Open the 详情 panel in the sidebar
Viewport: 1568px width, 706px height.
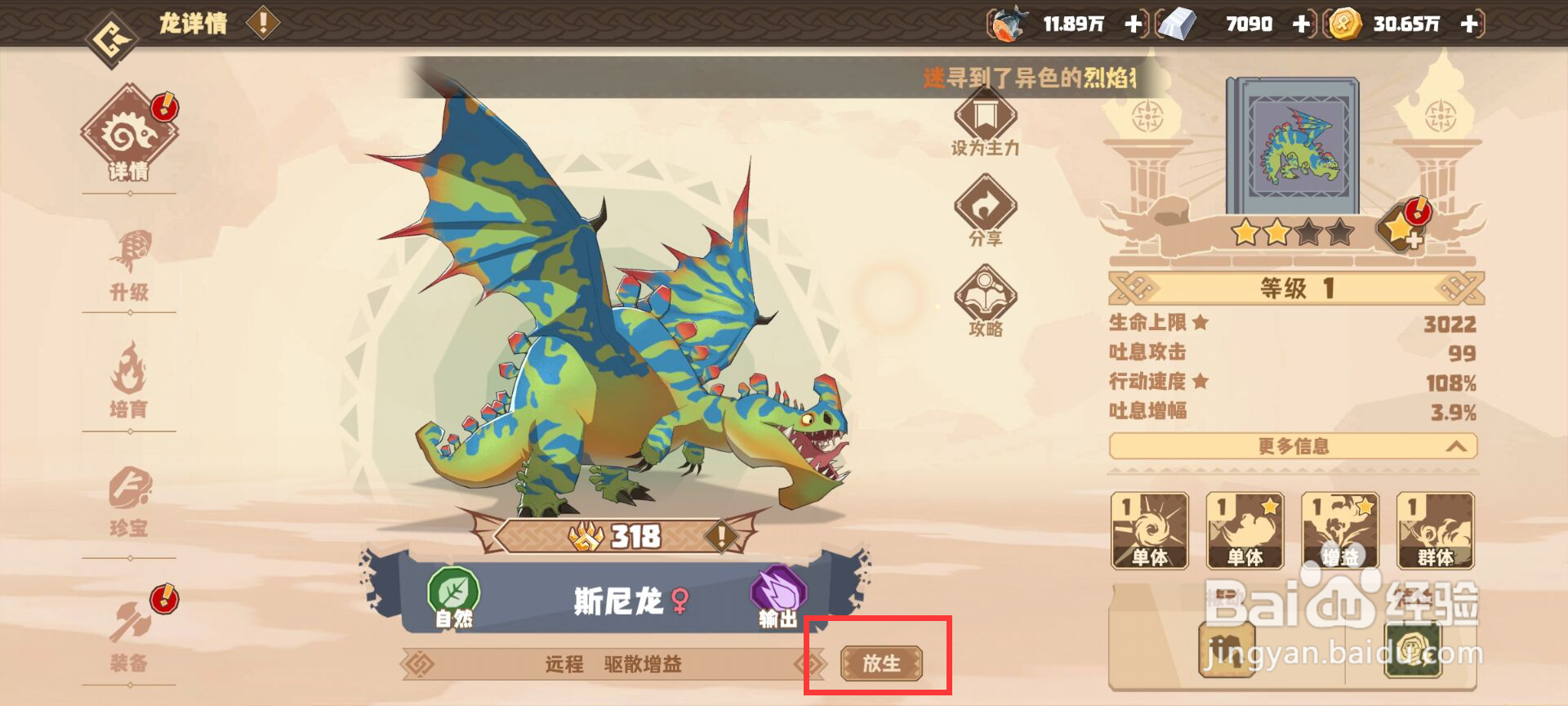click(129, 137)
